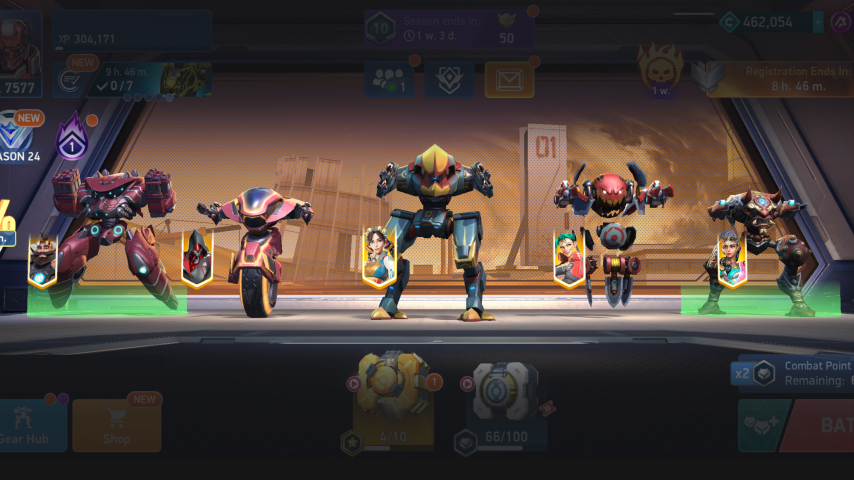Open the purple flame rank badge

[72, 139]
